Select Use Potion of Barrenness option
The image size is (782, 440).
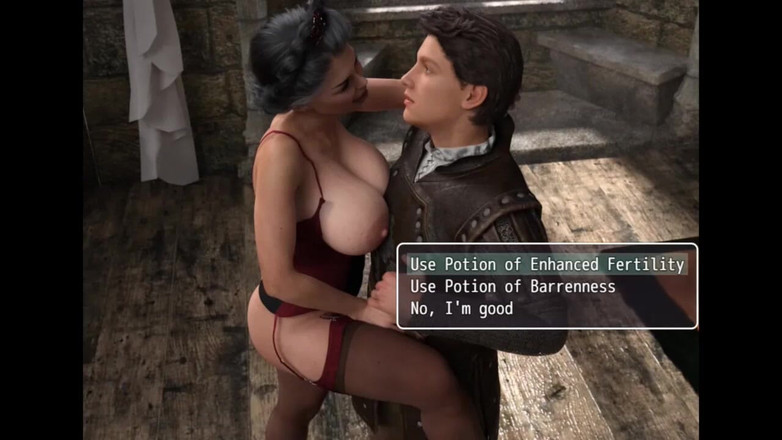pos(512,286)
